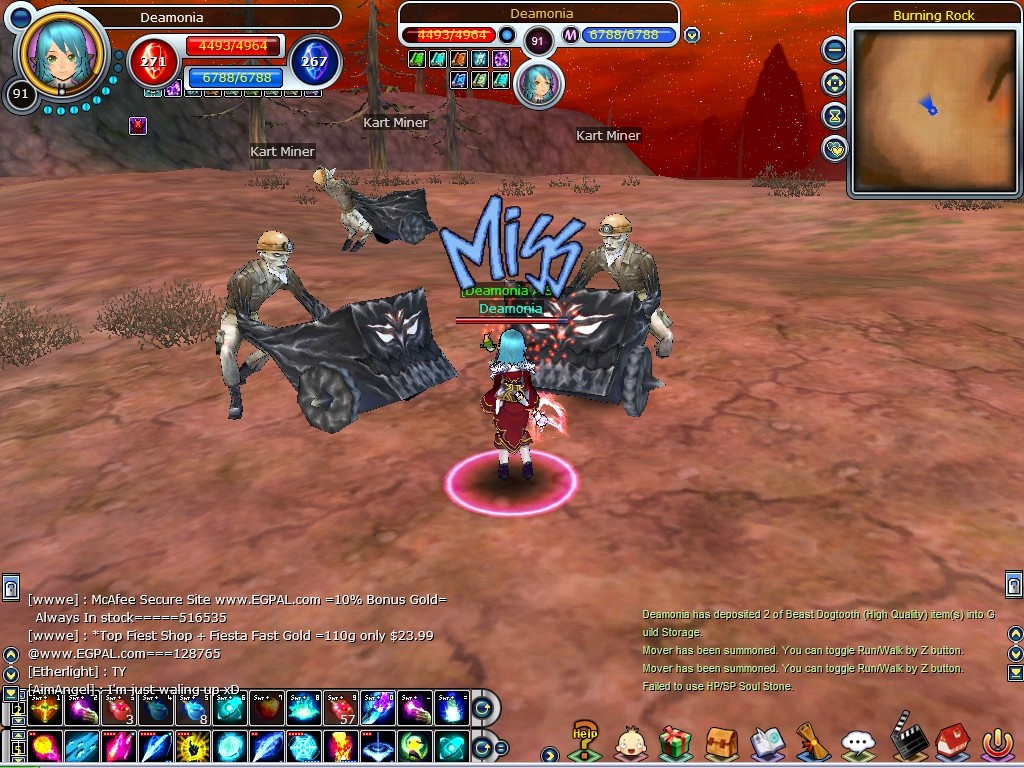Click the minus button beside the minimap
1024x768 pixels.
pyautogui.click(x=834, y=49)
